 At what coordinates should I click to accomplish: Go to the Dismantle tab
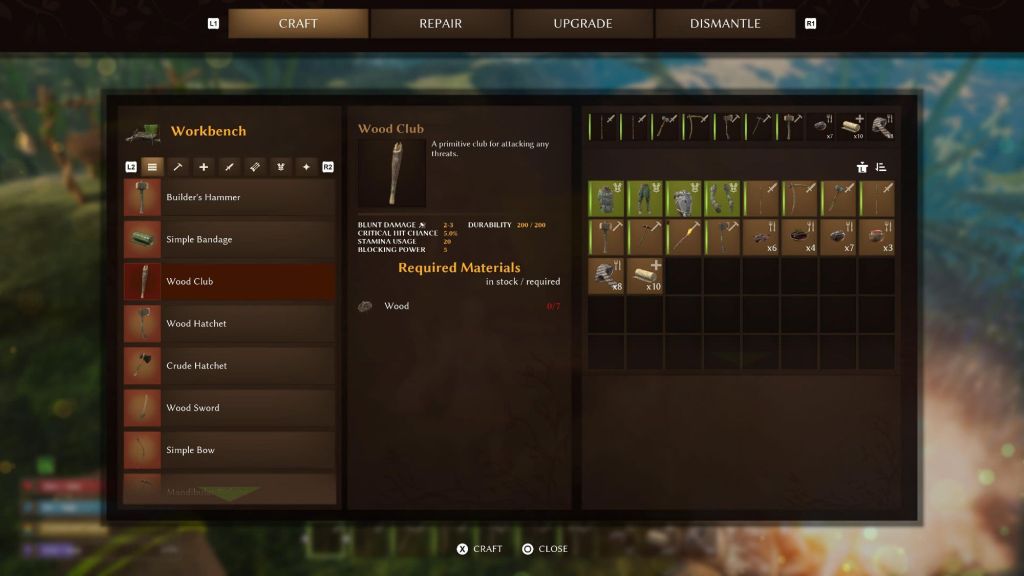pyautogui.click(x=725, y=23)
